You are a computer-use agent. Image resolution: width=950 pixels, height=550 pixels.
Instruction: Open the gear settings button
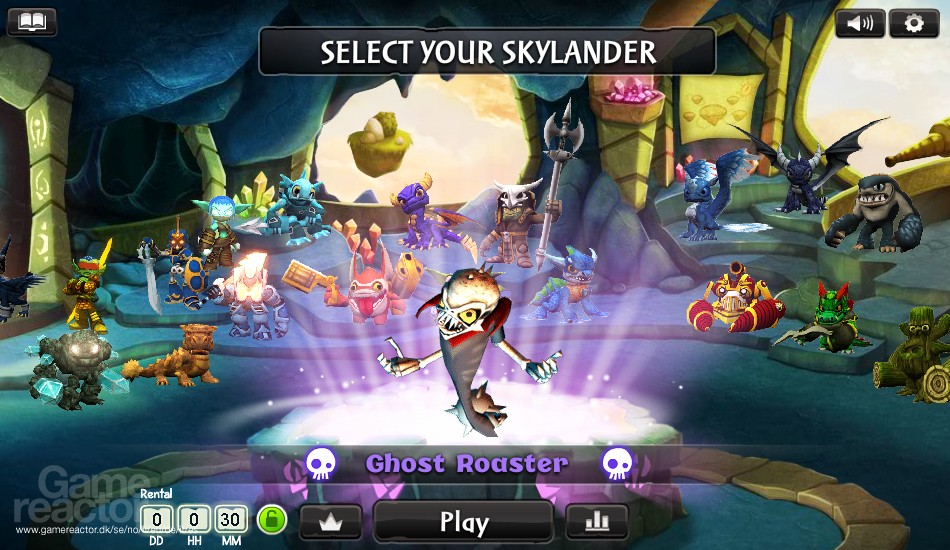point(913,23)
